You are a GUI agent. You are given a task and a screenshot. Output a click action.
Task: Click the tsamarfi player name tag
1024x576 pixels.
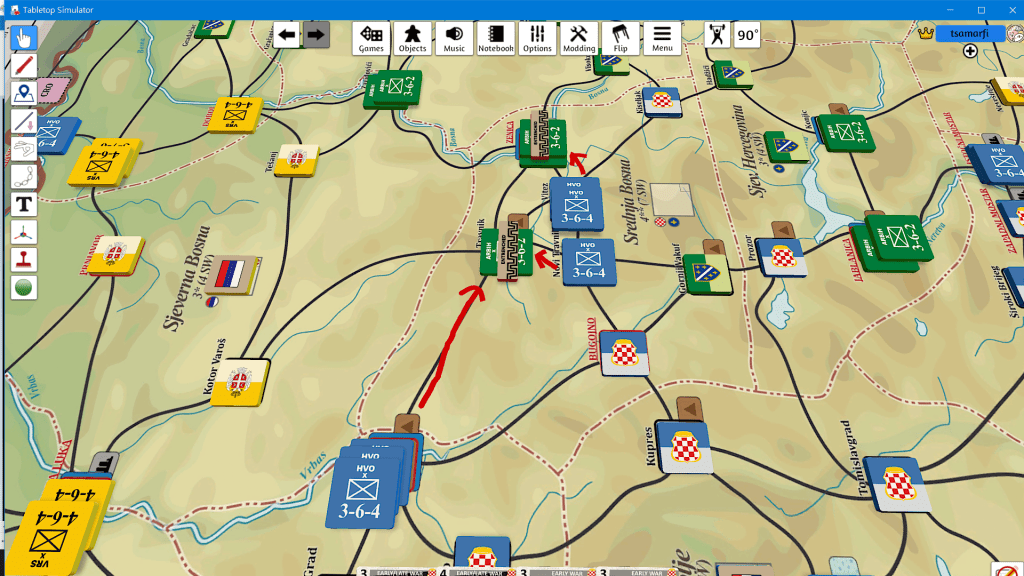(969, 33)
